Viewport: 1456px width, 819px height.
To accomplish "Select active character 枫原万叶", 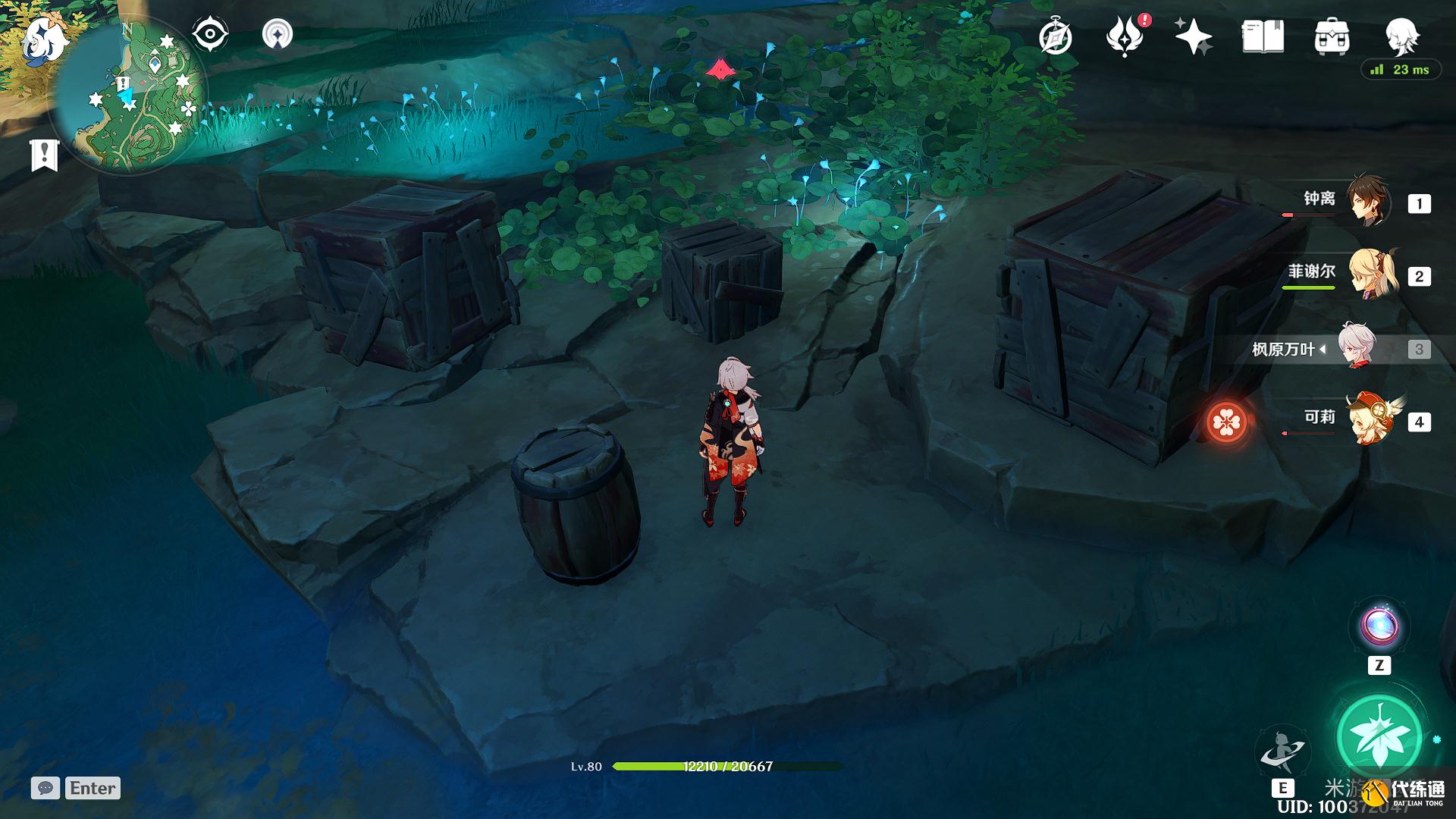I will click(1357, 348).
